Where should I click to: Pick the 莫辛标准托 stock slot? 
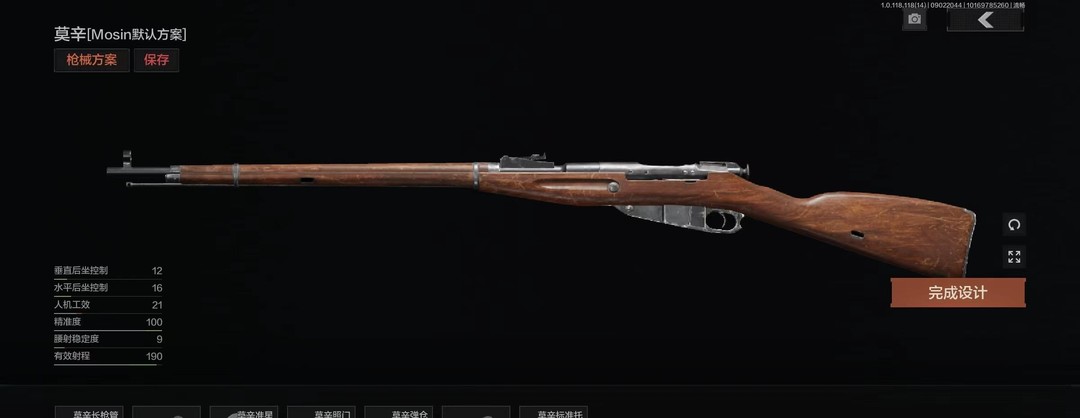click(x=558, y=412)
